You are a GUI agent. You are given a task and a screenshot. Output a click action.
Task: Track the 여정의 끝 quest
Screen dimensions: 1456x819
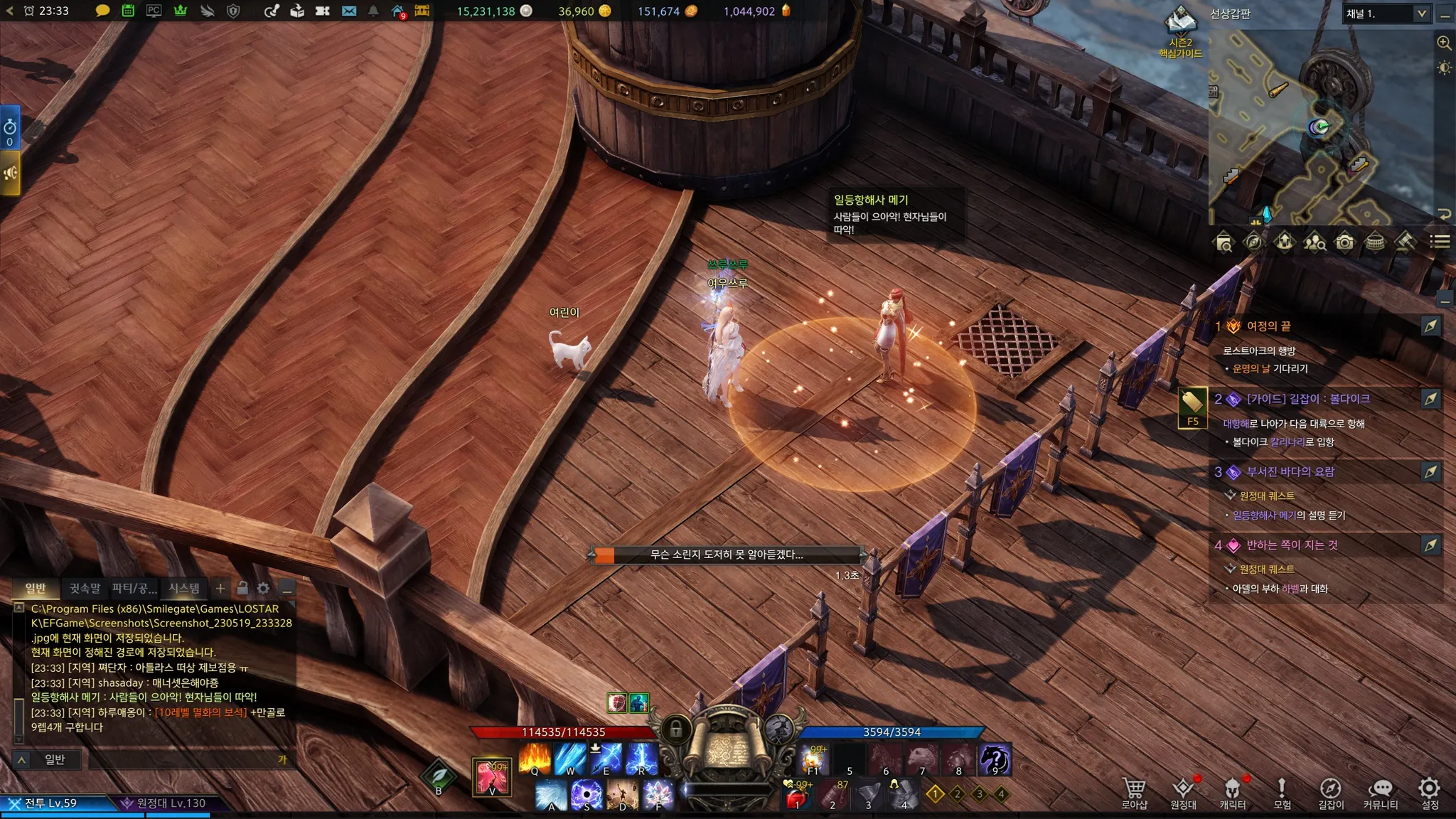(x=1430, y=326)
